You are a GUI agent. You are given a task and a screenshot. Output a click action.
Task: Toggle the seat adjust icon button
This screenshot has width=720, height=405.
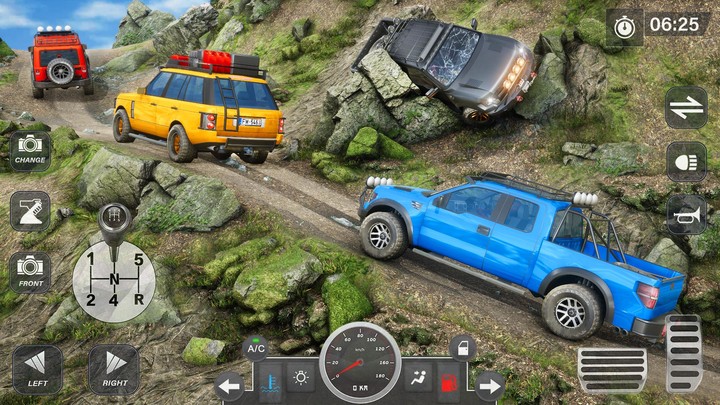(30, 211)
